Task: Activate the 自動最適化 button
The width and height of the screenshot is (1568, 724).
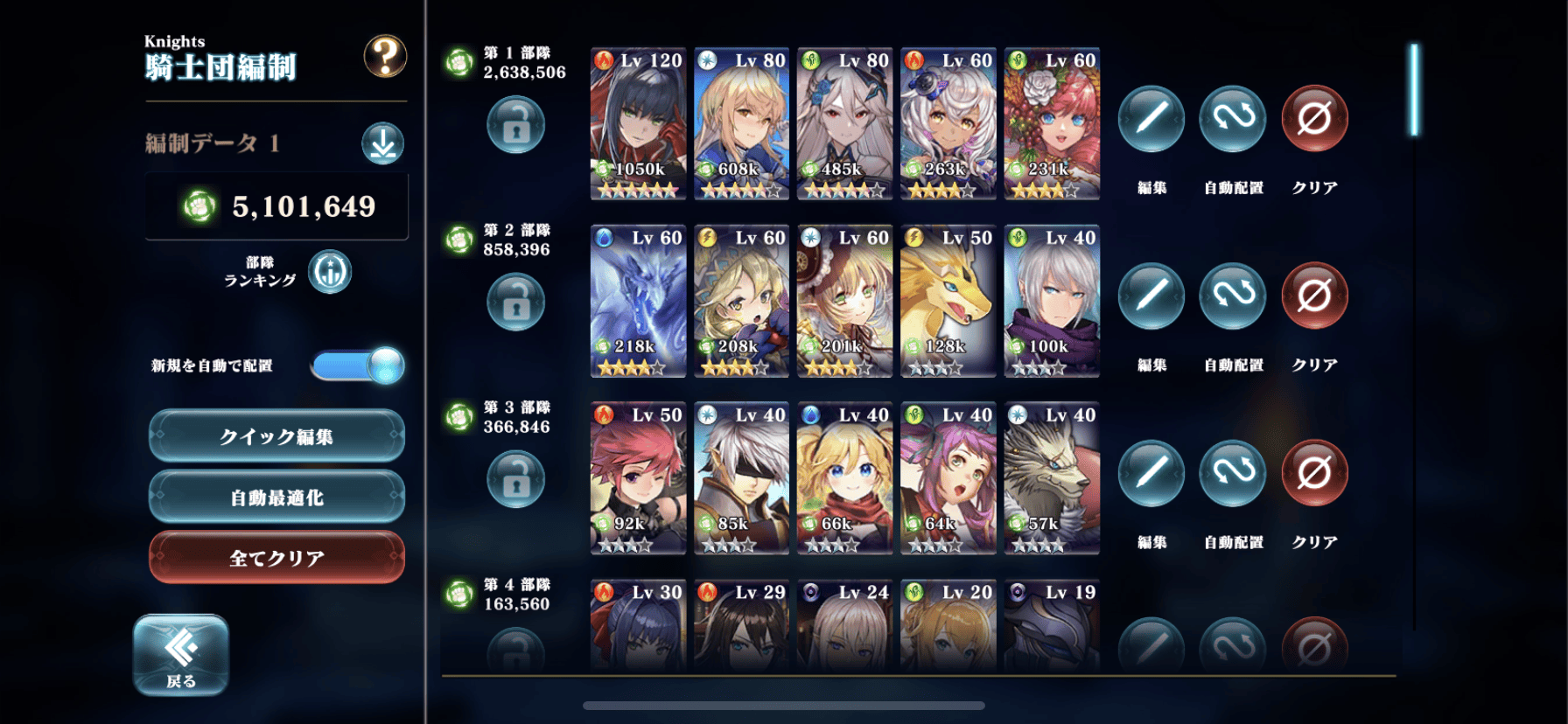Action: 276,497
